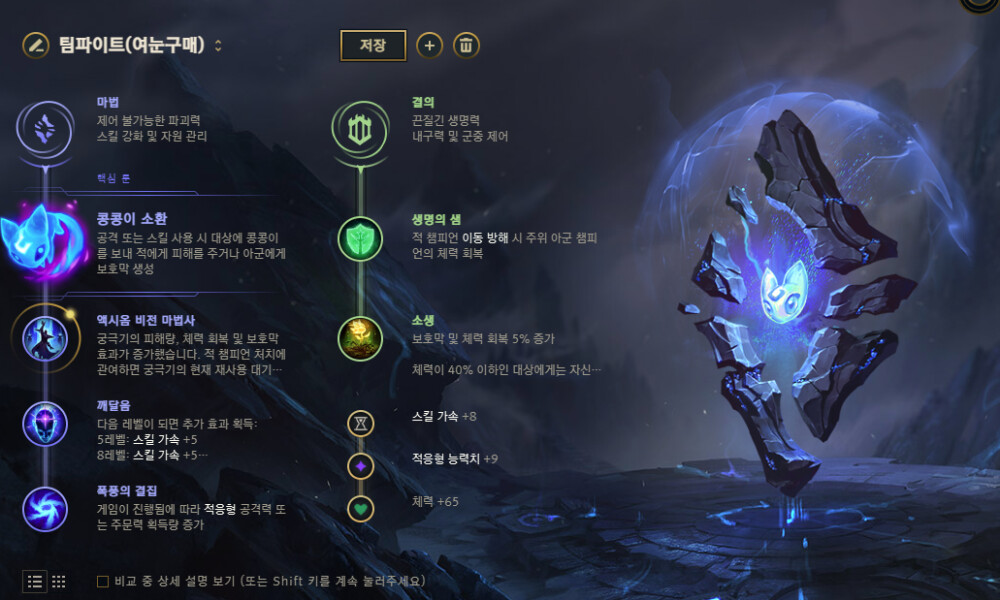Add a new rune page
The height and width of the screenshot is (600, 1000).
point(429,45)
